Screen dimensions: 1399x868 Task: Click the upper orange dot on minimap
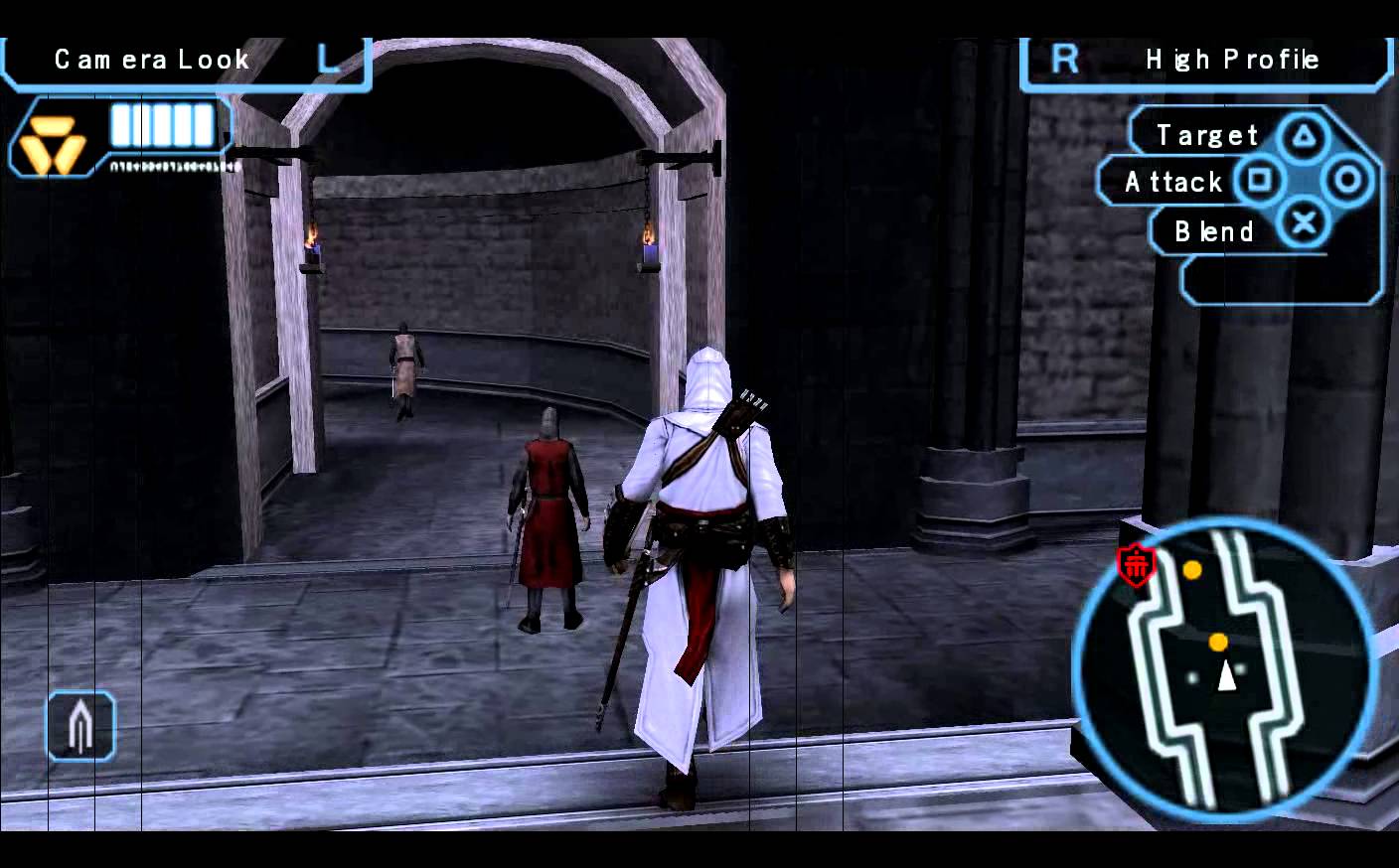pos(1193,568)
